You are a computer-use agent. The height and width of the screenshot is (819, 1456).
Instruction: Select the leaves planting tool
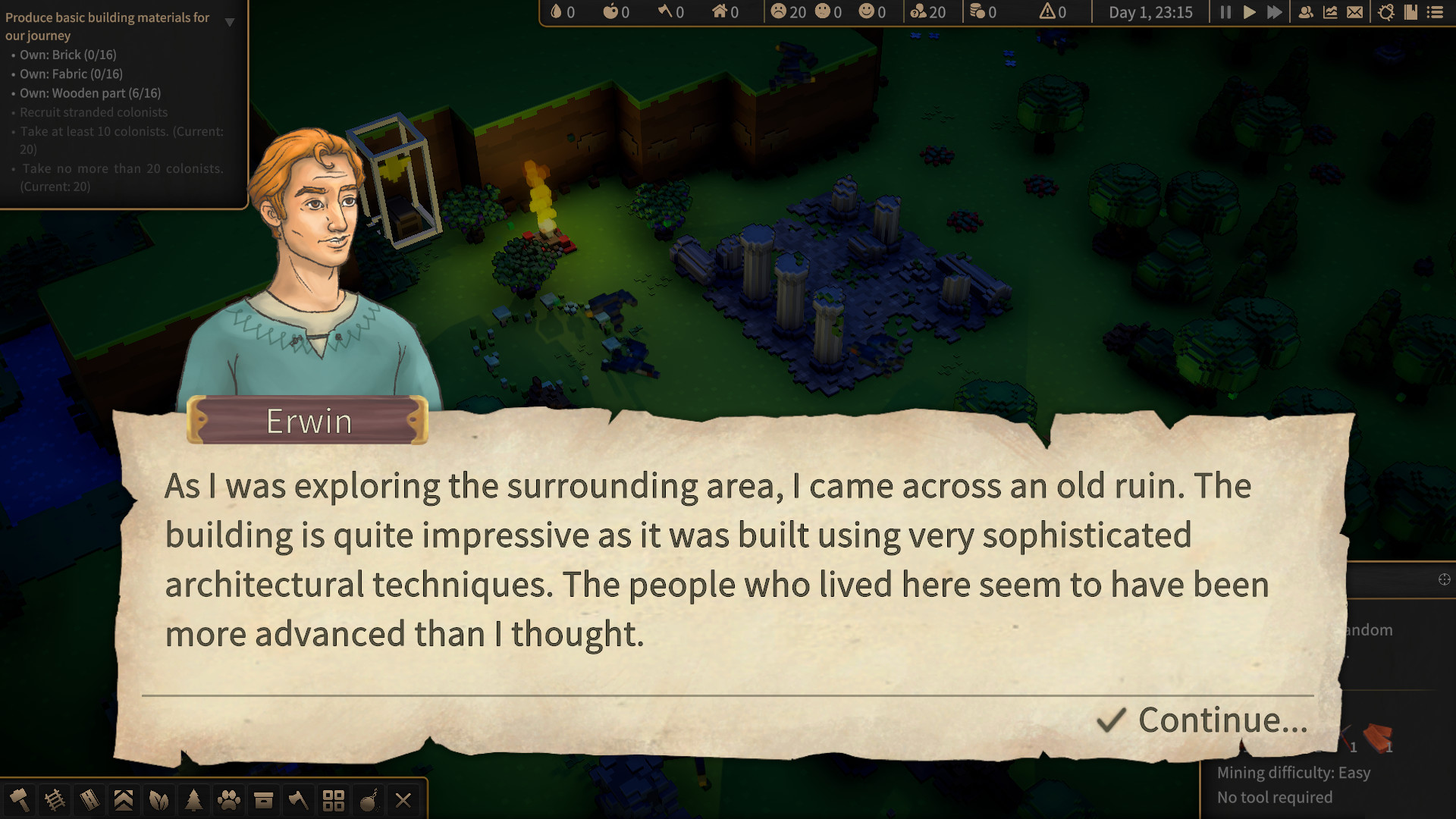click(157, 800)
